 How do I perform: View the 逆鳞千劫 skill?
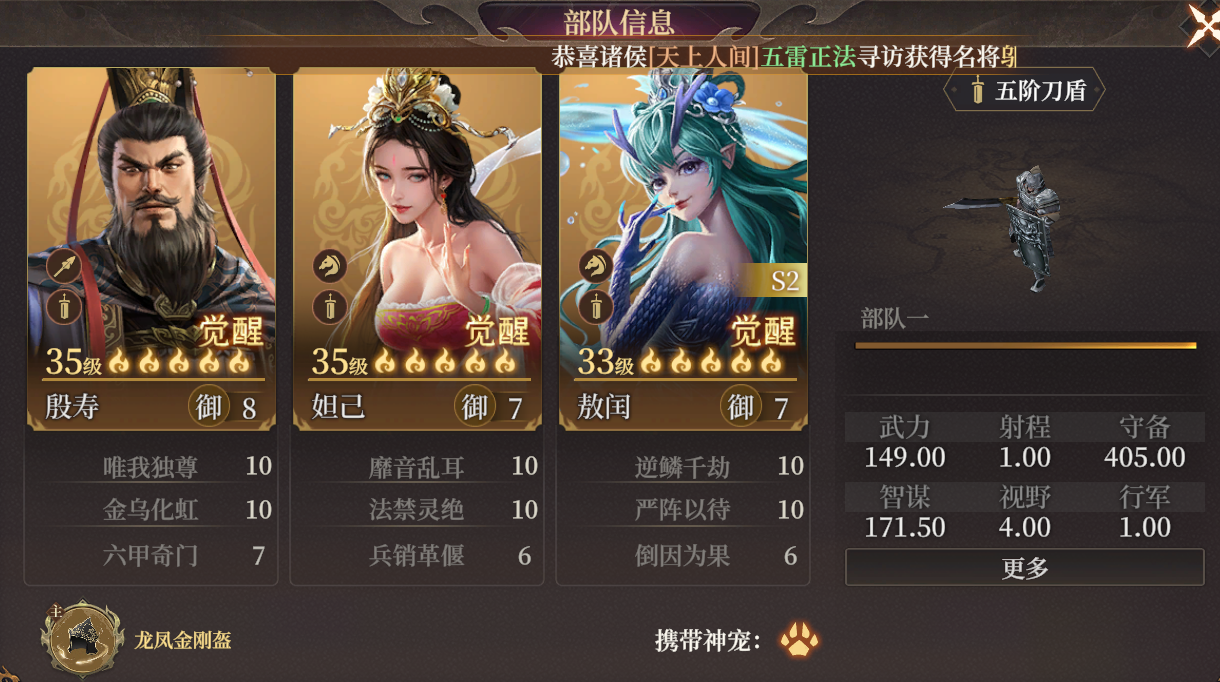(x=682, y=467)
